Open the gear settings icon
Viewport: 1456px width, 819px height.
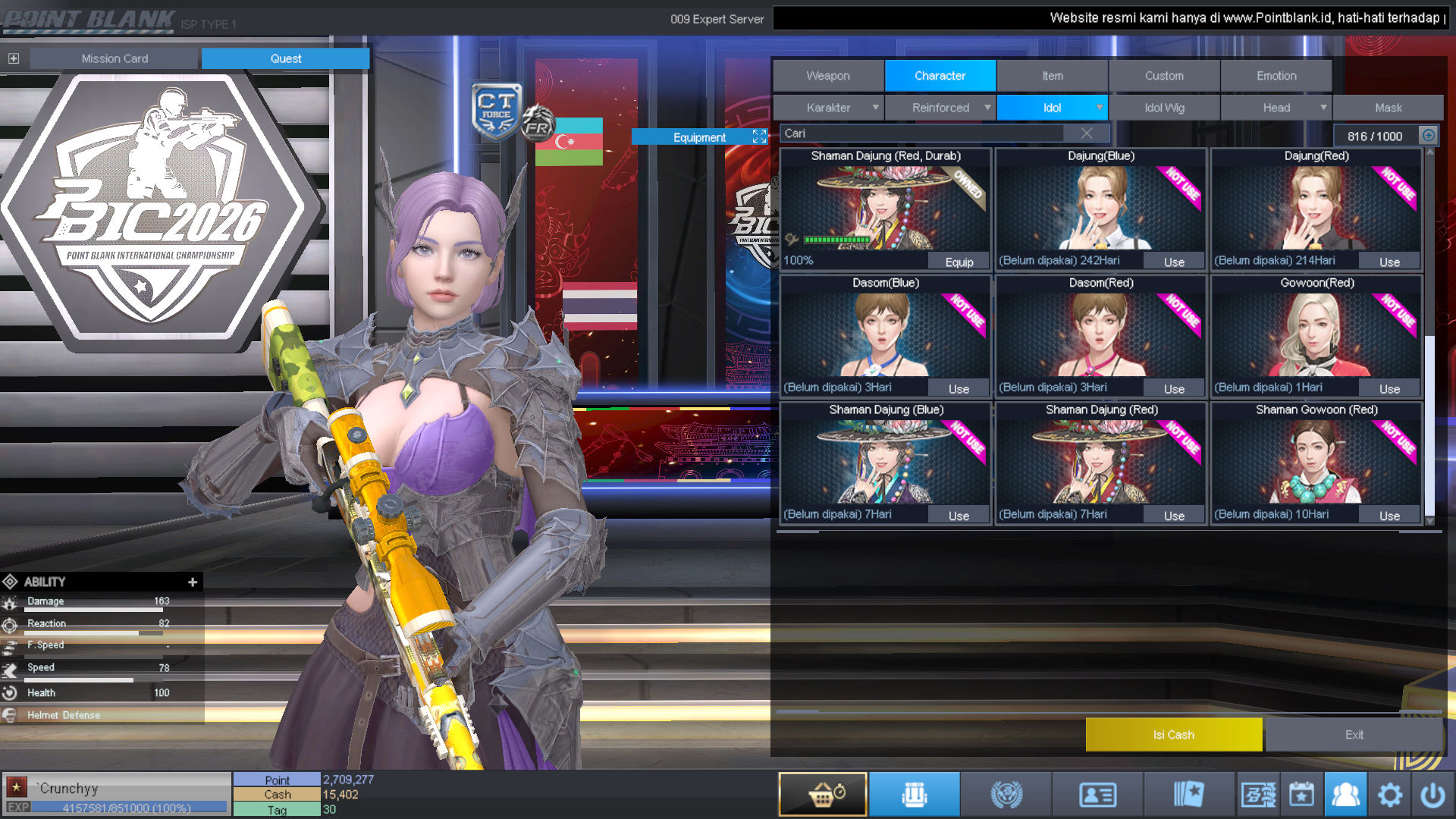(1389, 795)
